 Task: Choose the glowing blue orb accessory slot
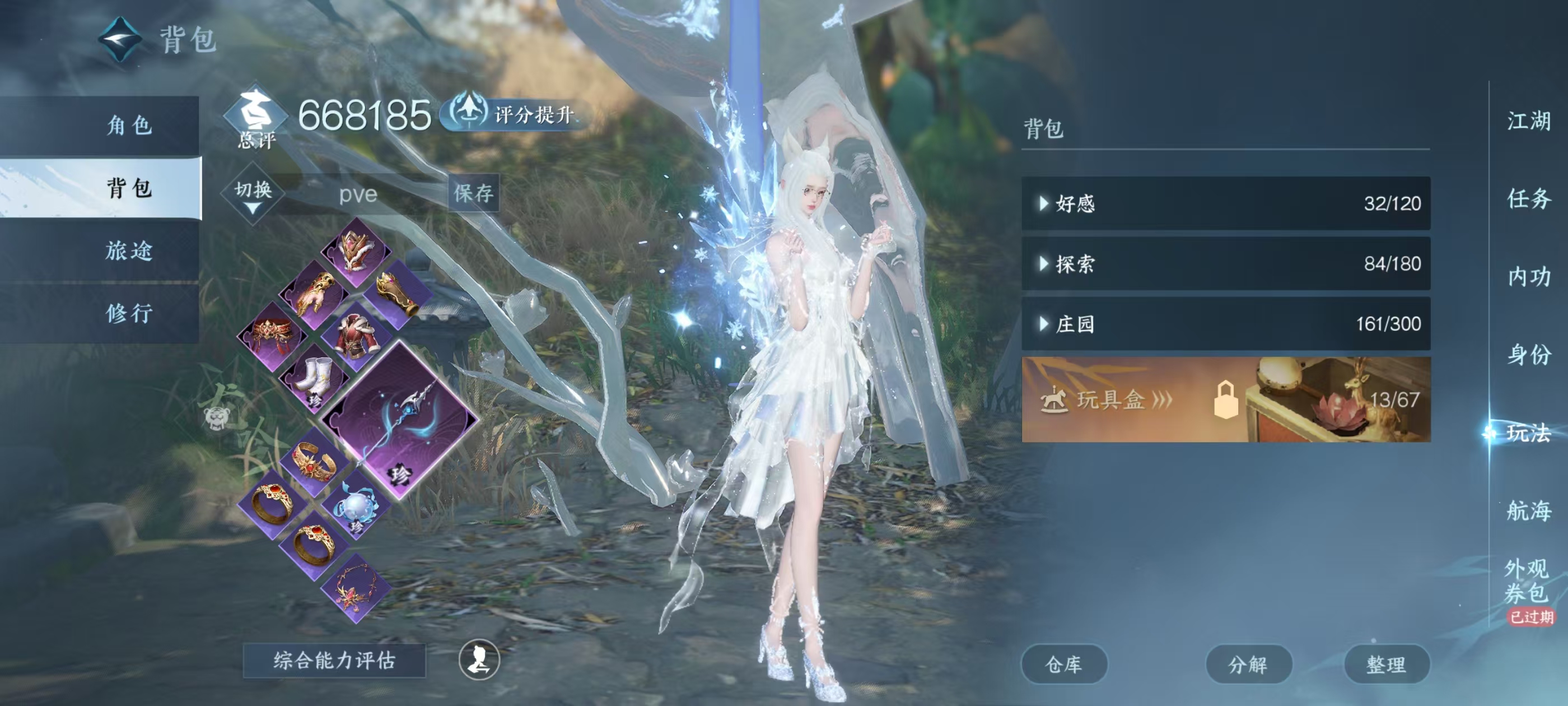tap(356, 506)
